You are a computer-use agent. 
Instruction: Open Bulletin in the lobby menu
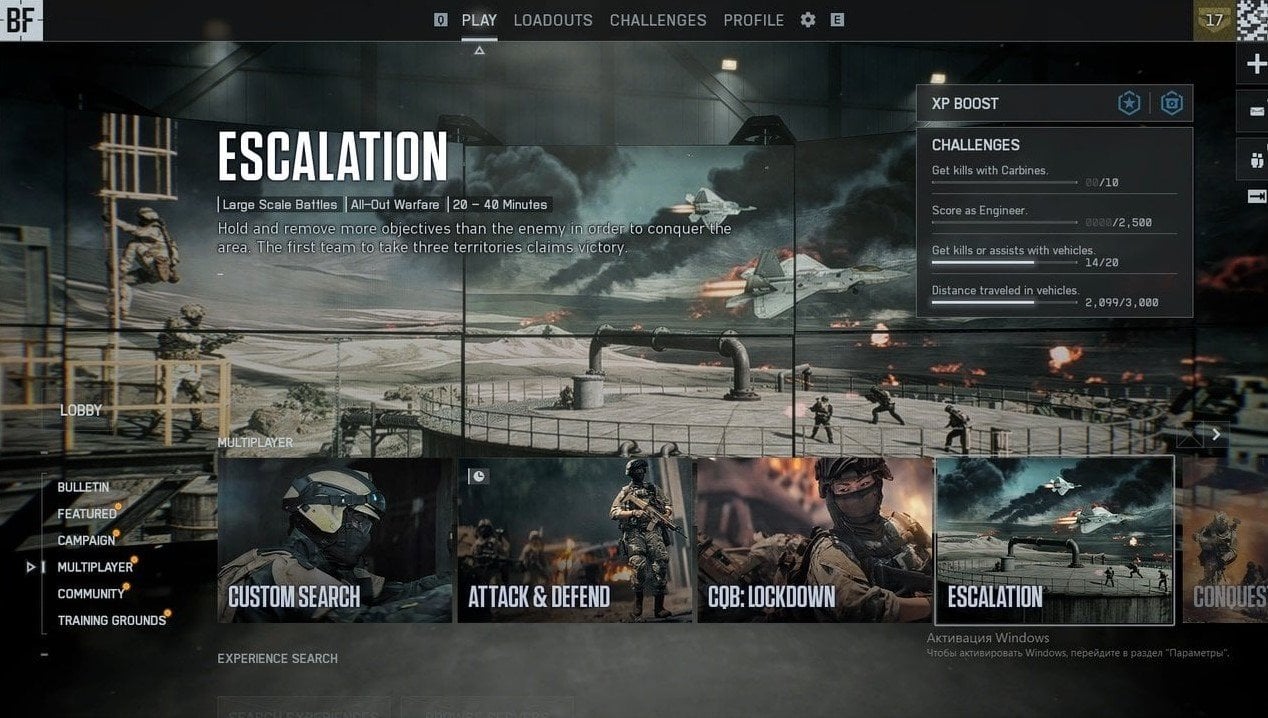pyautogui.click(x=83, y=487)
